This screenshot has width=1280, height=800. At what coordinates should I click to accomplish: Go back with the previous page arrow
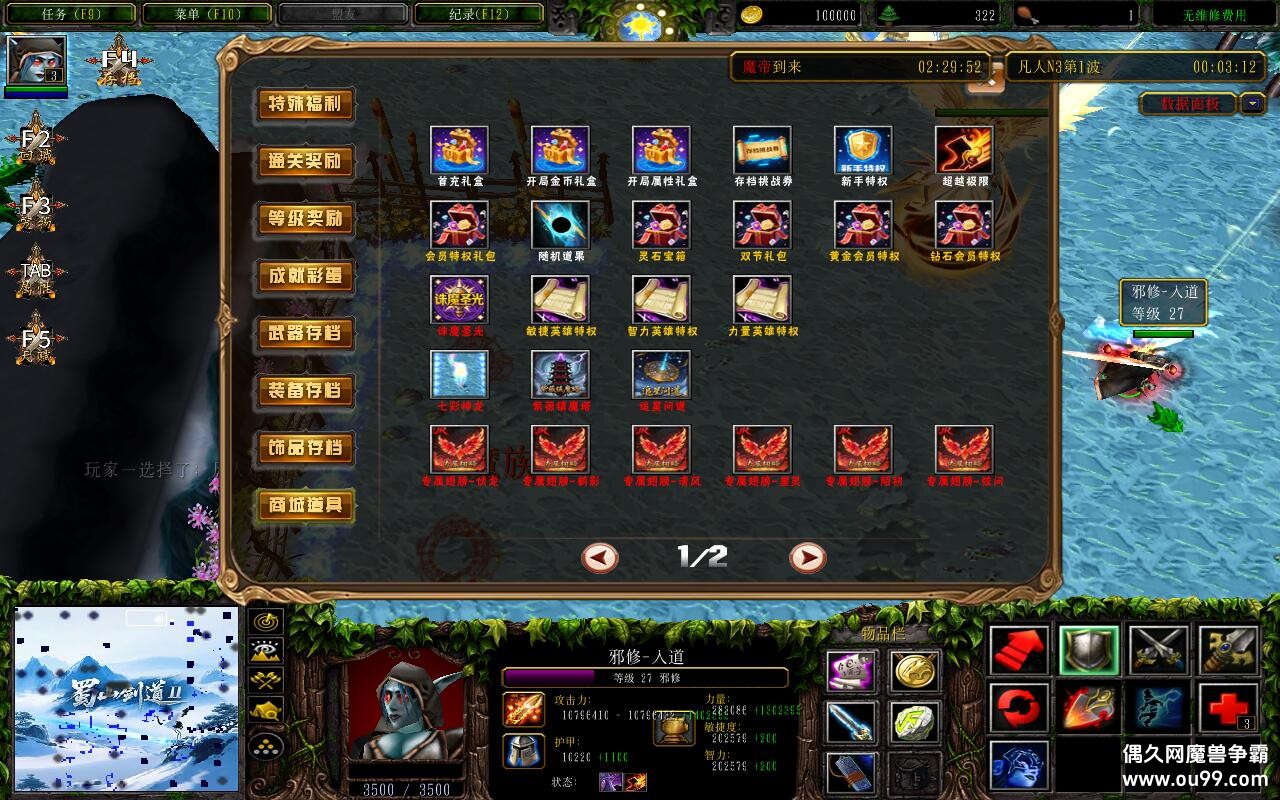[600, 557]
